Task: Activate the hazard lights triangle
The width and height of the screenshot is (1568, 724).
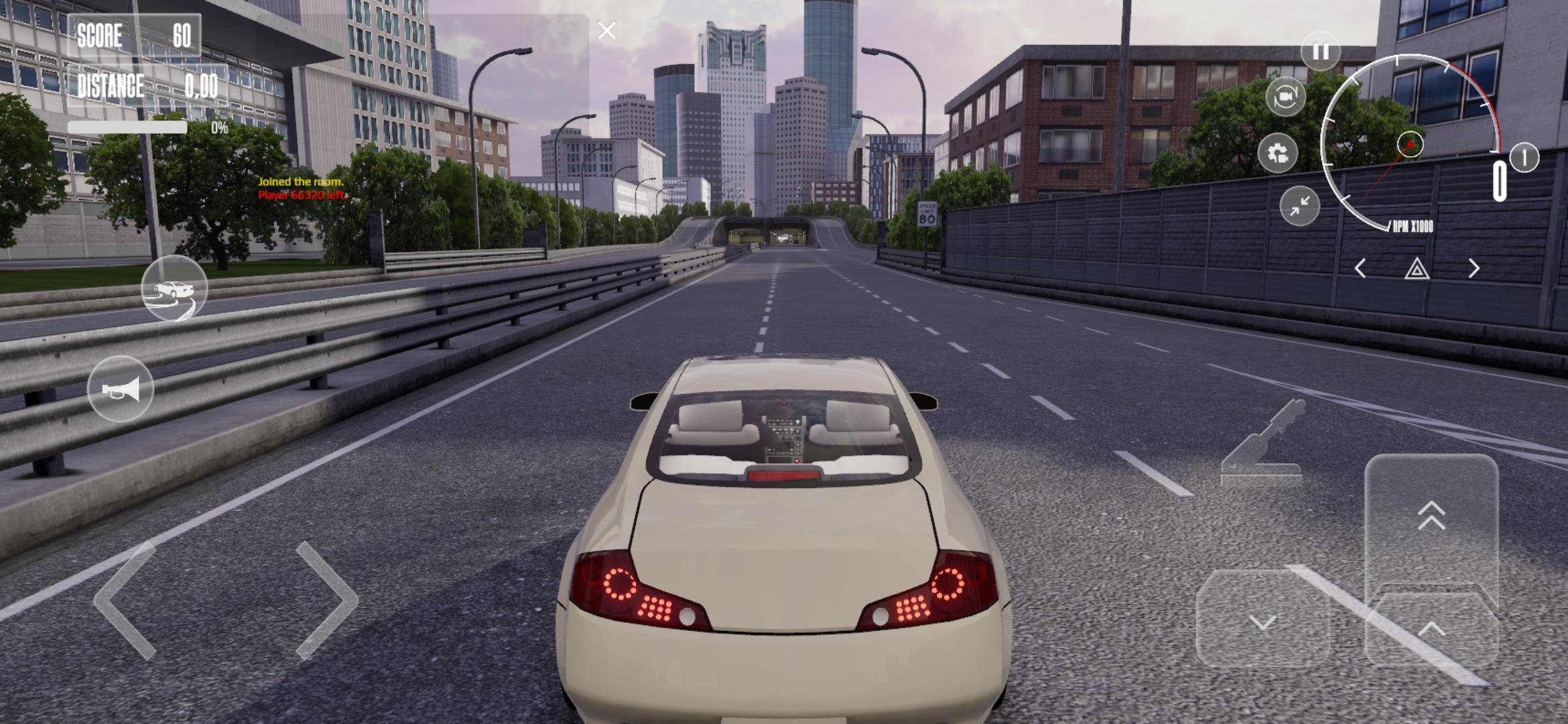Action: pos(1417,269)
